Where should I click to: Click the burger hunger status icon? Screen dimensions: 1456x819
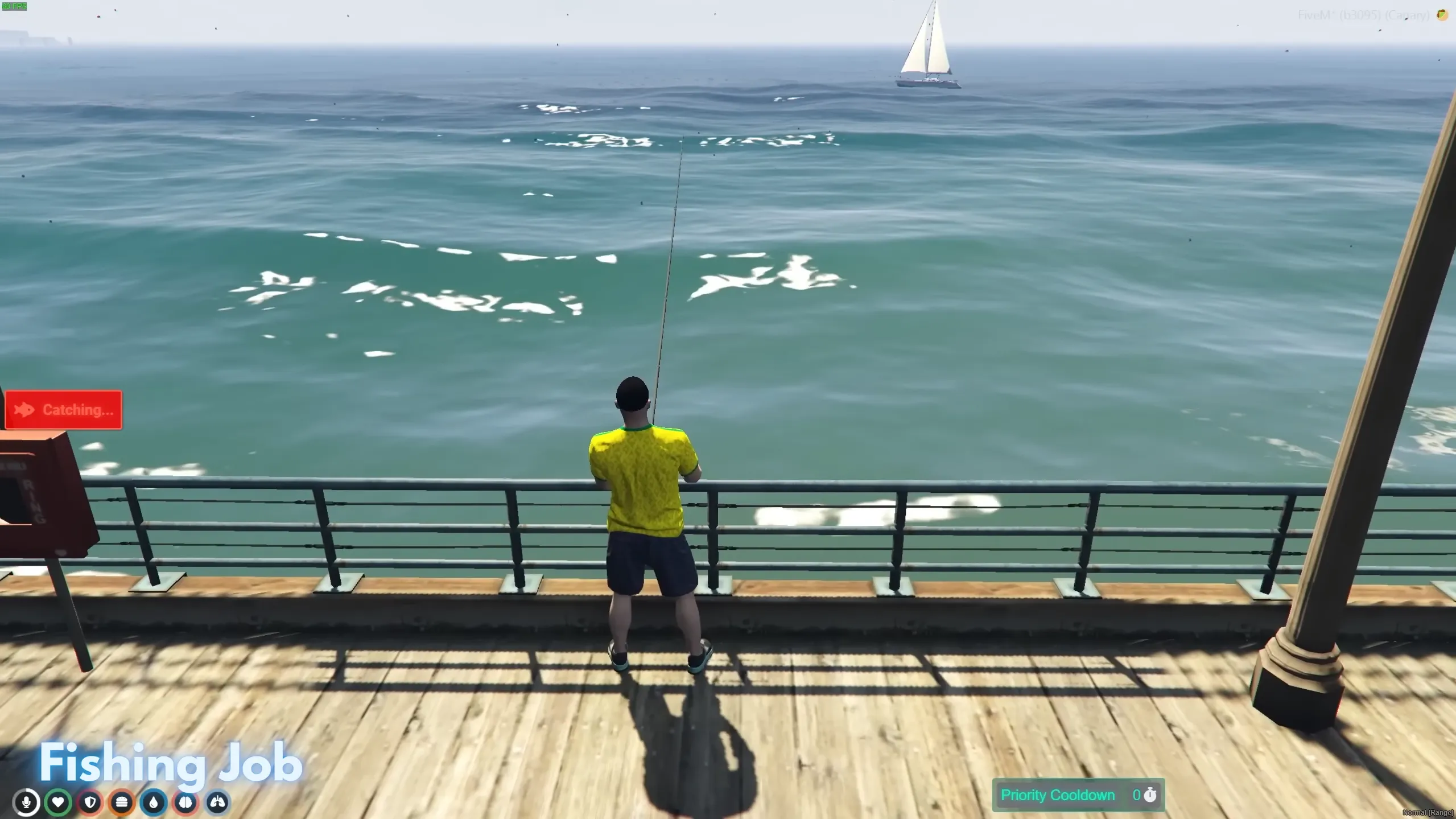coord(122,802)
